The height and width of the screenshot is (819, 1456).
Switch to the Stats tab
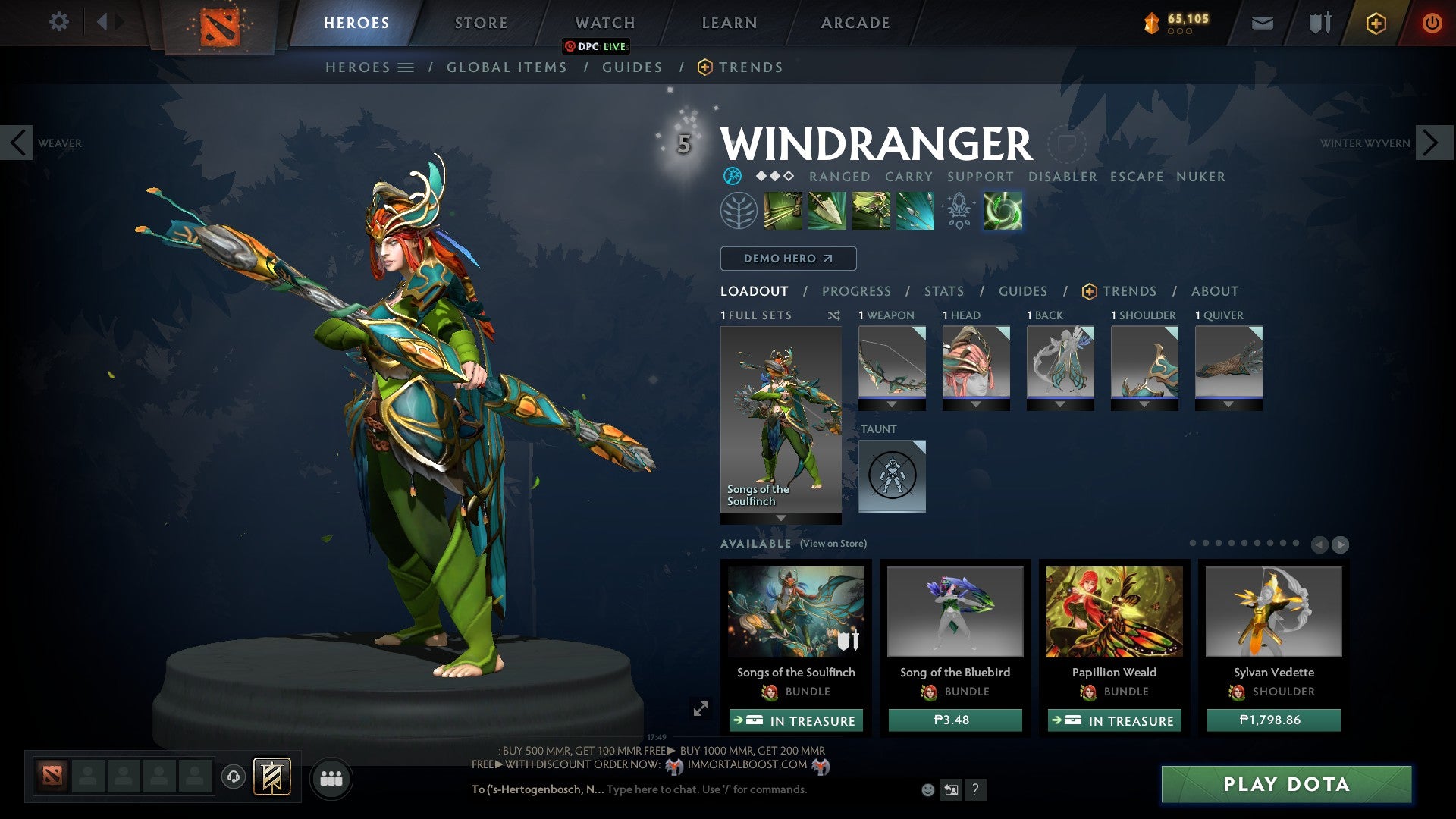[x=943, y=290]
